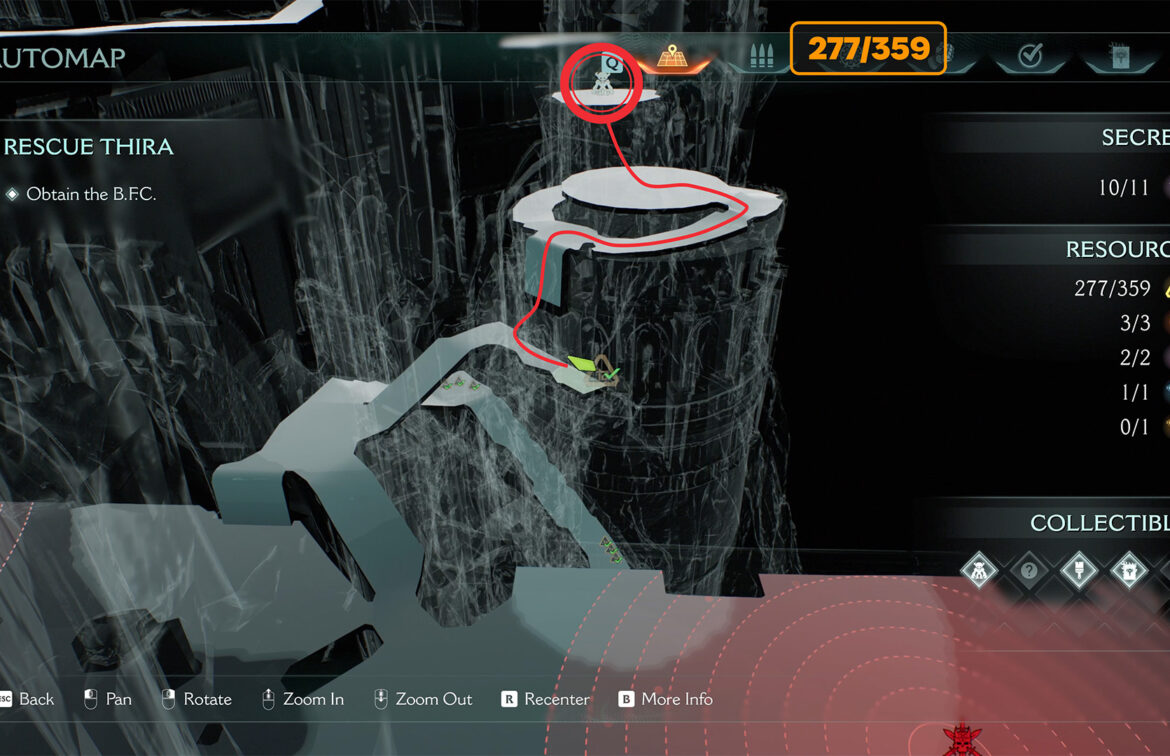Click the Rescue Thira objective tracker
This screenshot has width=1170, height=756.
(89, 147)
